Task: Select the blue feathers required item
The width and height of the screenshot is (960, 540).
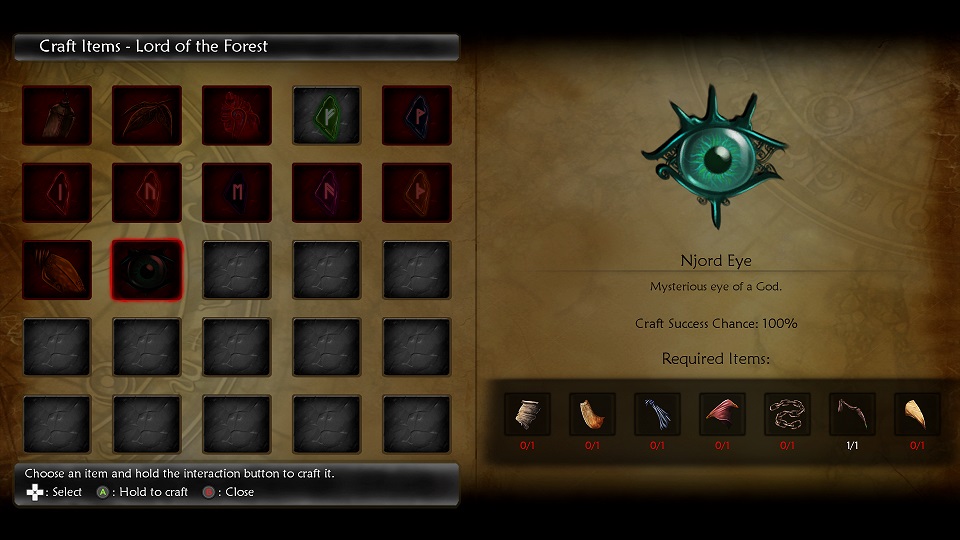Action: click(657, 414)
